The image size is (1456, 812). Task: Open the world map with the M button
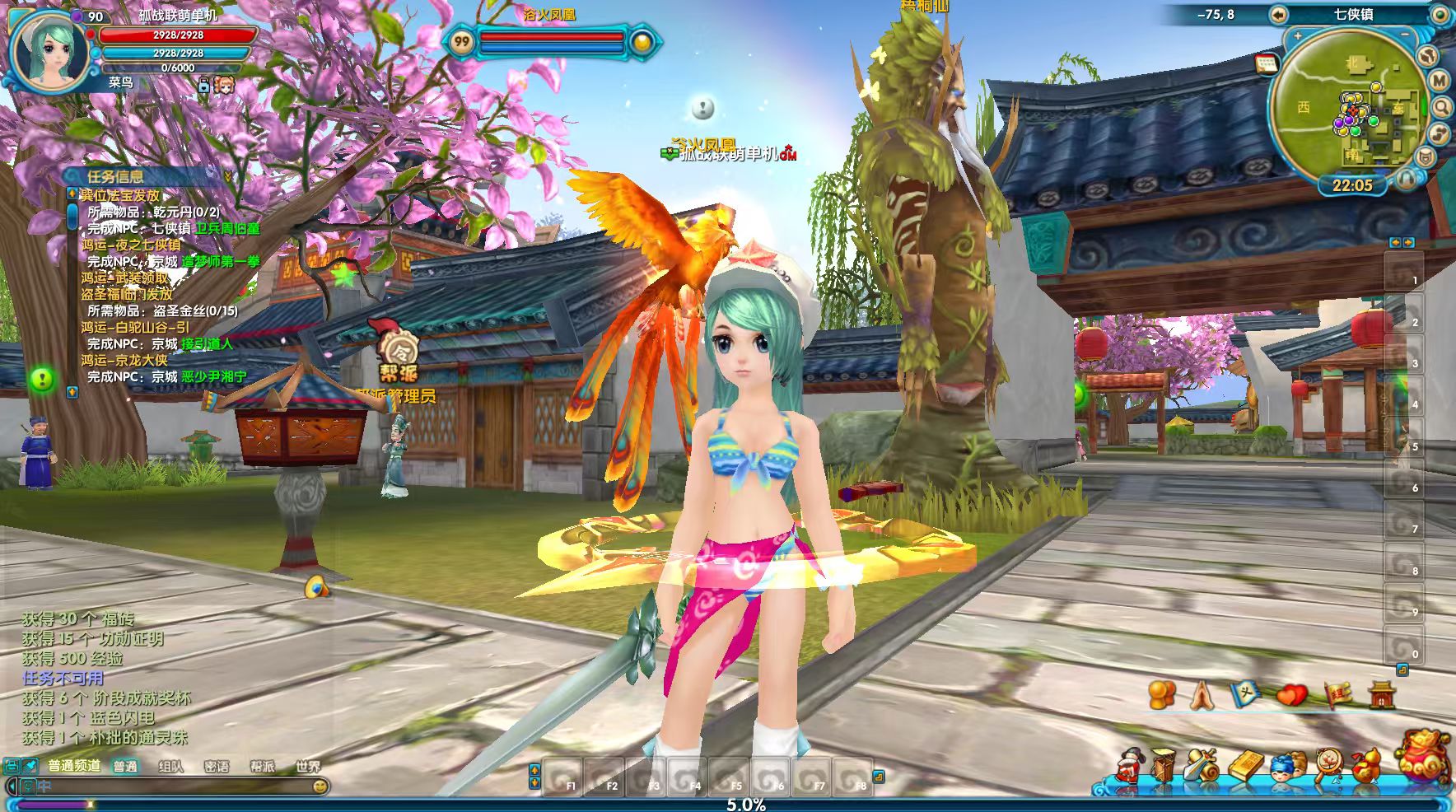(x=1439, y=81)
